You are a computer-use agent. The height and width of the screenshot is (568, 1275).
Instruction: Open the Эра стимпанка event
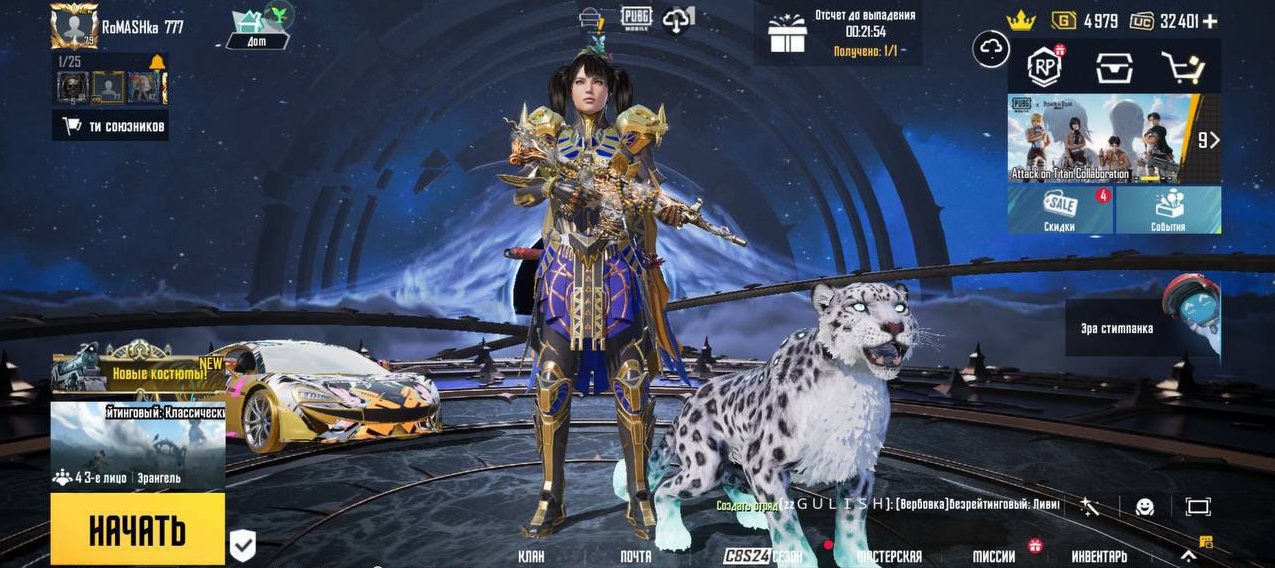coord(1143,326)
